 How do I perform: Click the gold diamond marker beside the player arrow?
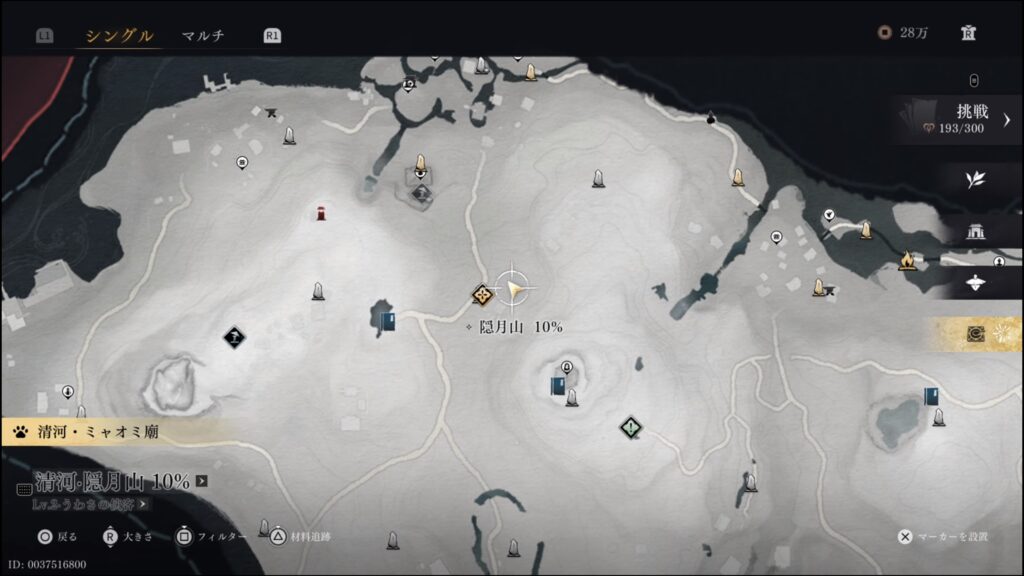[484, 294]
